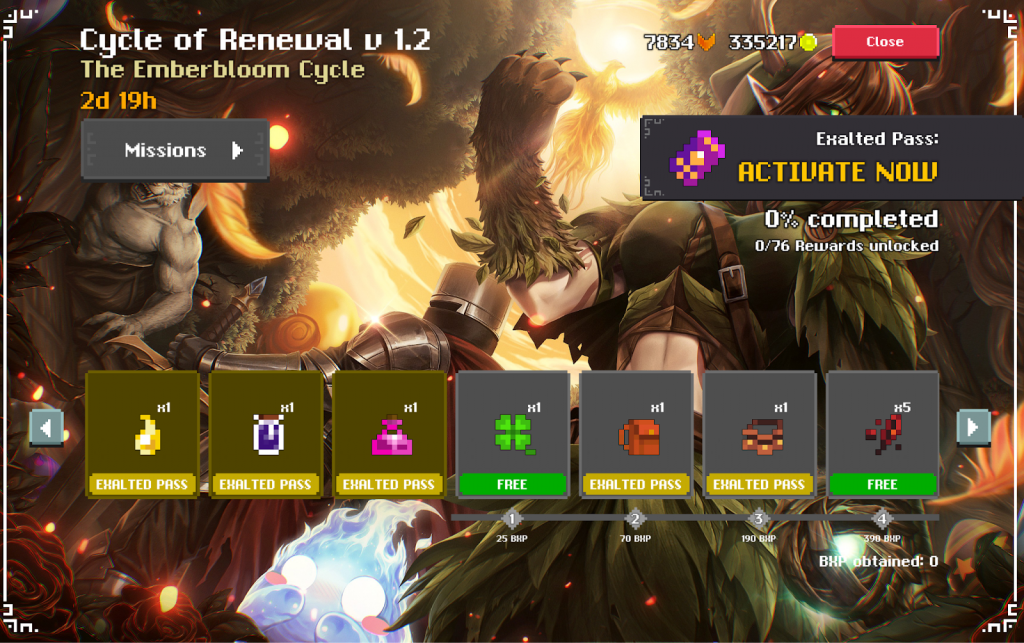Close the battle pass screen

click(x=885, y=42)
